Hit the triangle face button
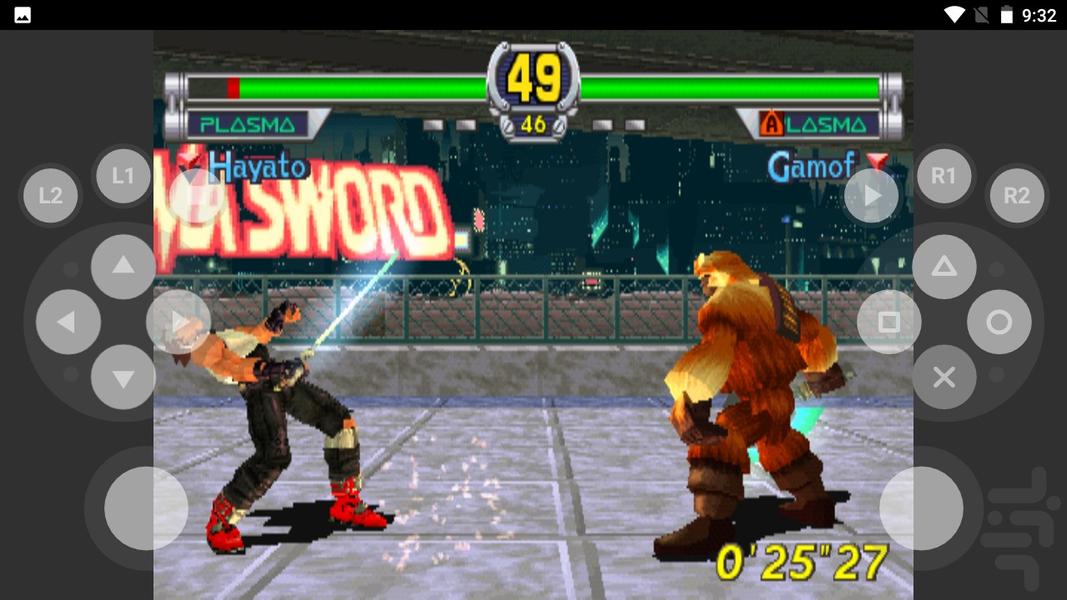 click(x=944, y=267)
